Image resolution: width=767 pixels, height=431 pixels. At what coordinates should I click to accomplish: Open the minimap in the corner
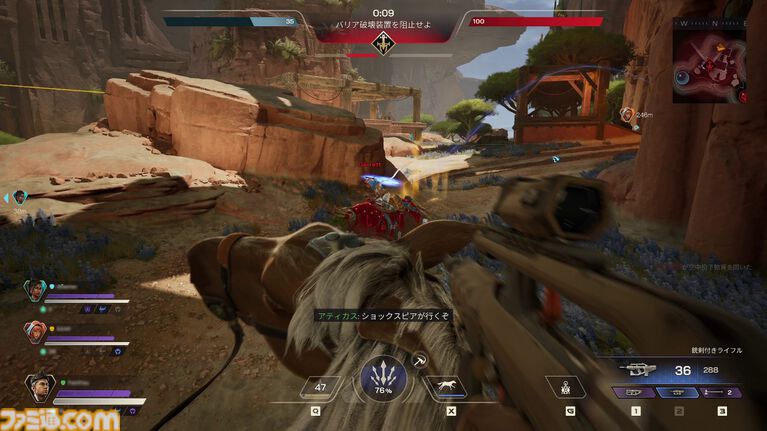click(x=709, y=58)
